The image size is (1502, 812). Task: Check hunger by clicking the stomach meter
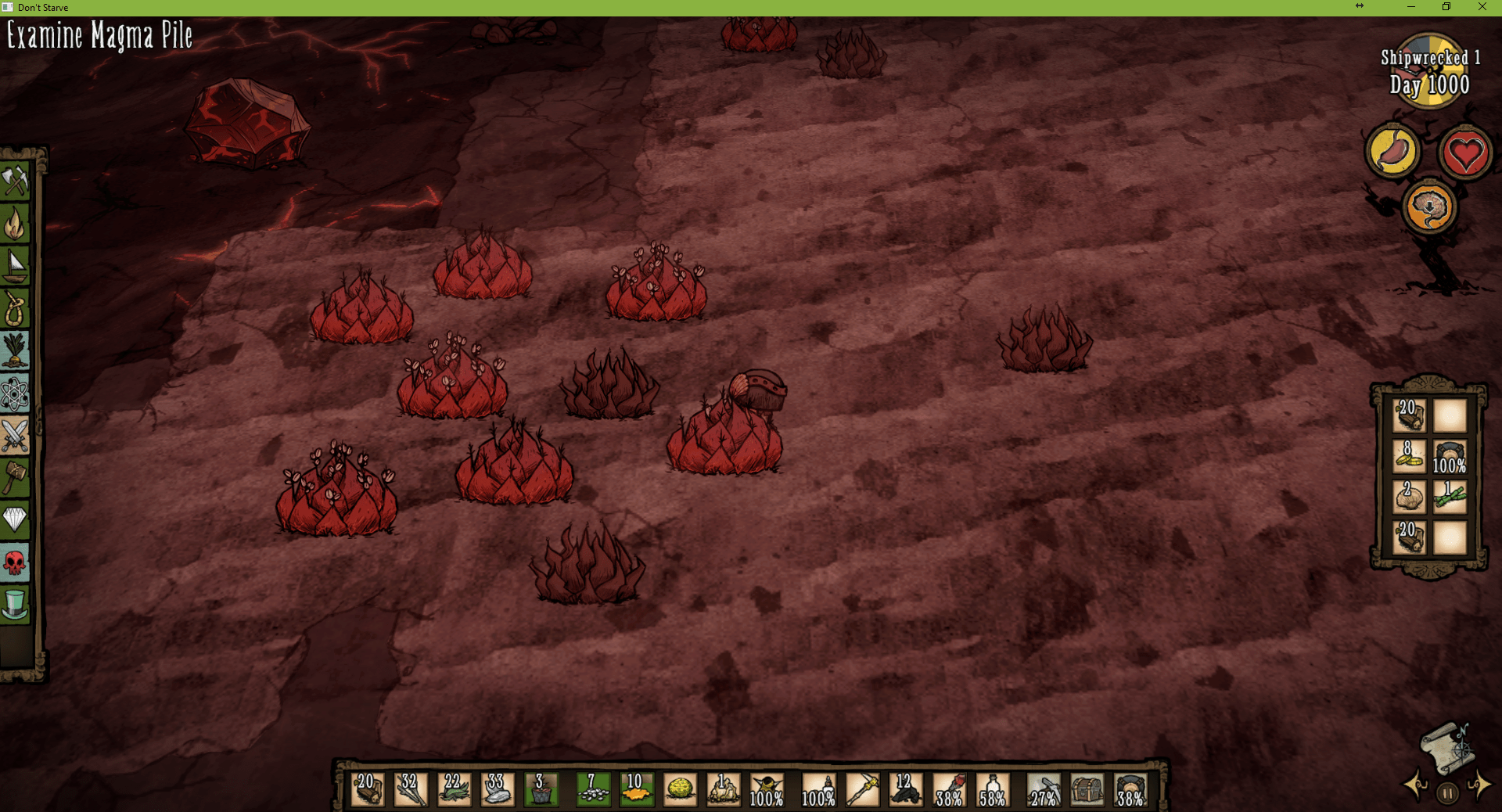point(1396,152)
